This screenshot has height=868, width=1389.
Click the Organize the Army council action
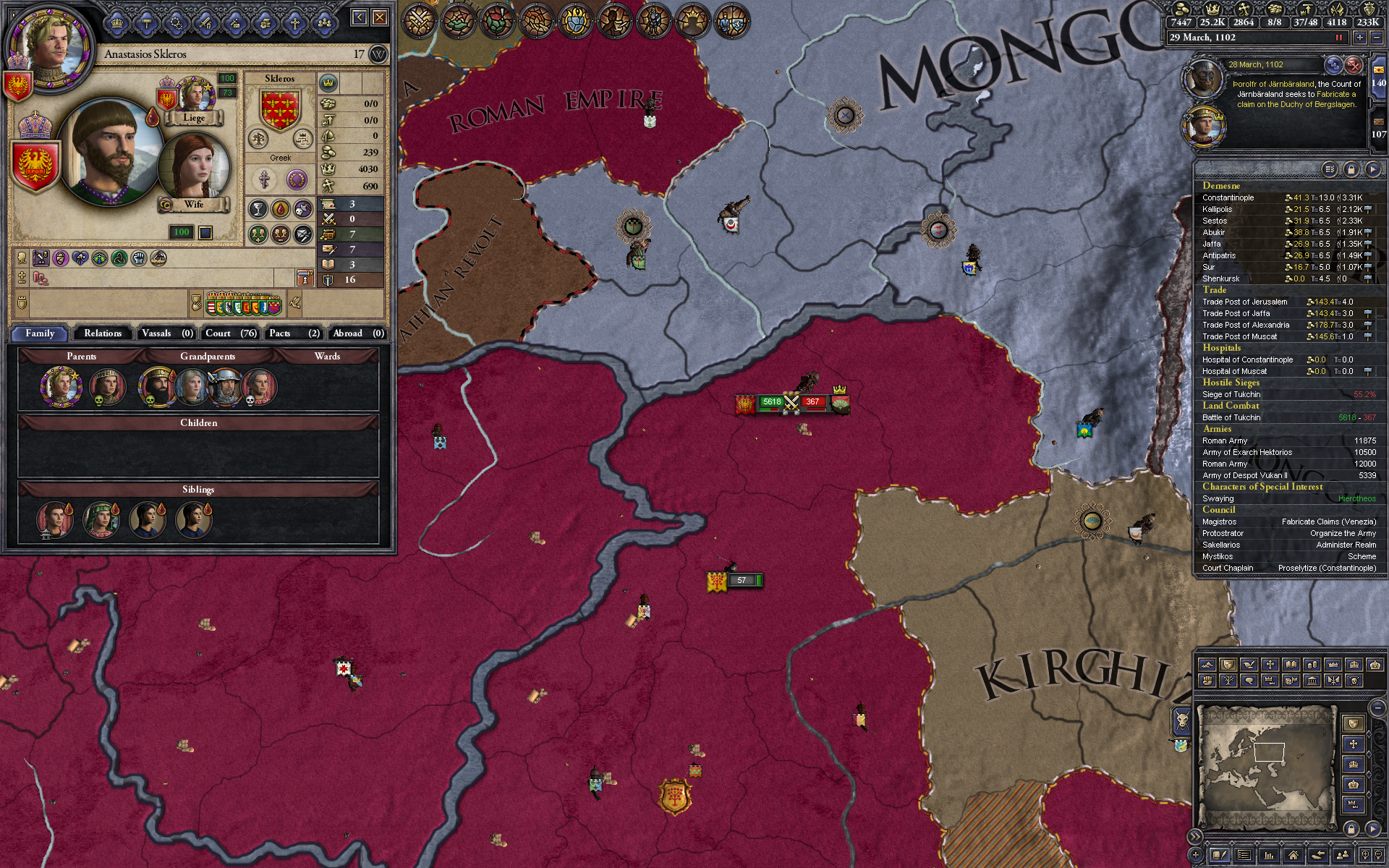tap(1341, 533)
